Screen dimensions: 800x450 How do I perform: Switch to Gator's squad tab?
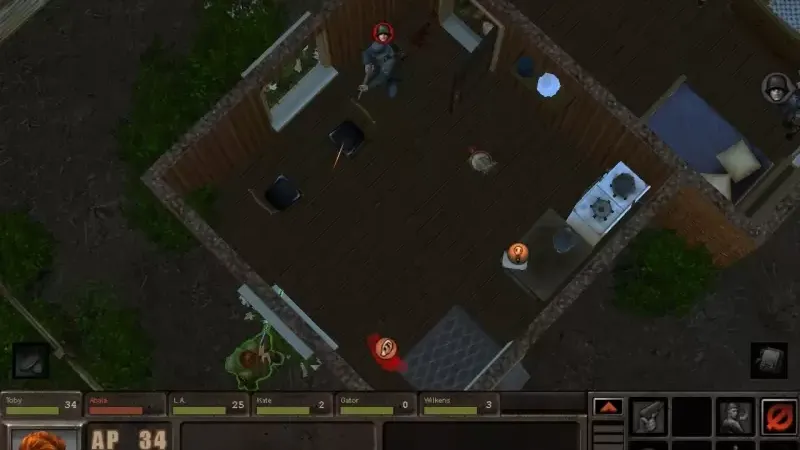click(x=375, y=404)
